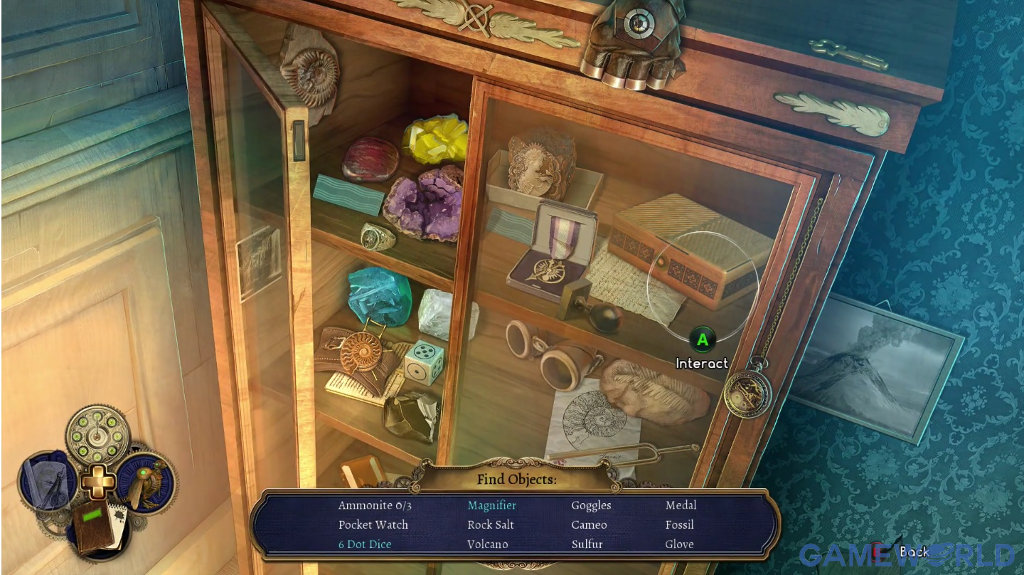Select 'Volcano' from the object list
The width and height of the screenshot is (1024, 575).
[x=488, y=544]
